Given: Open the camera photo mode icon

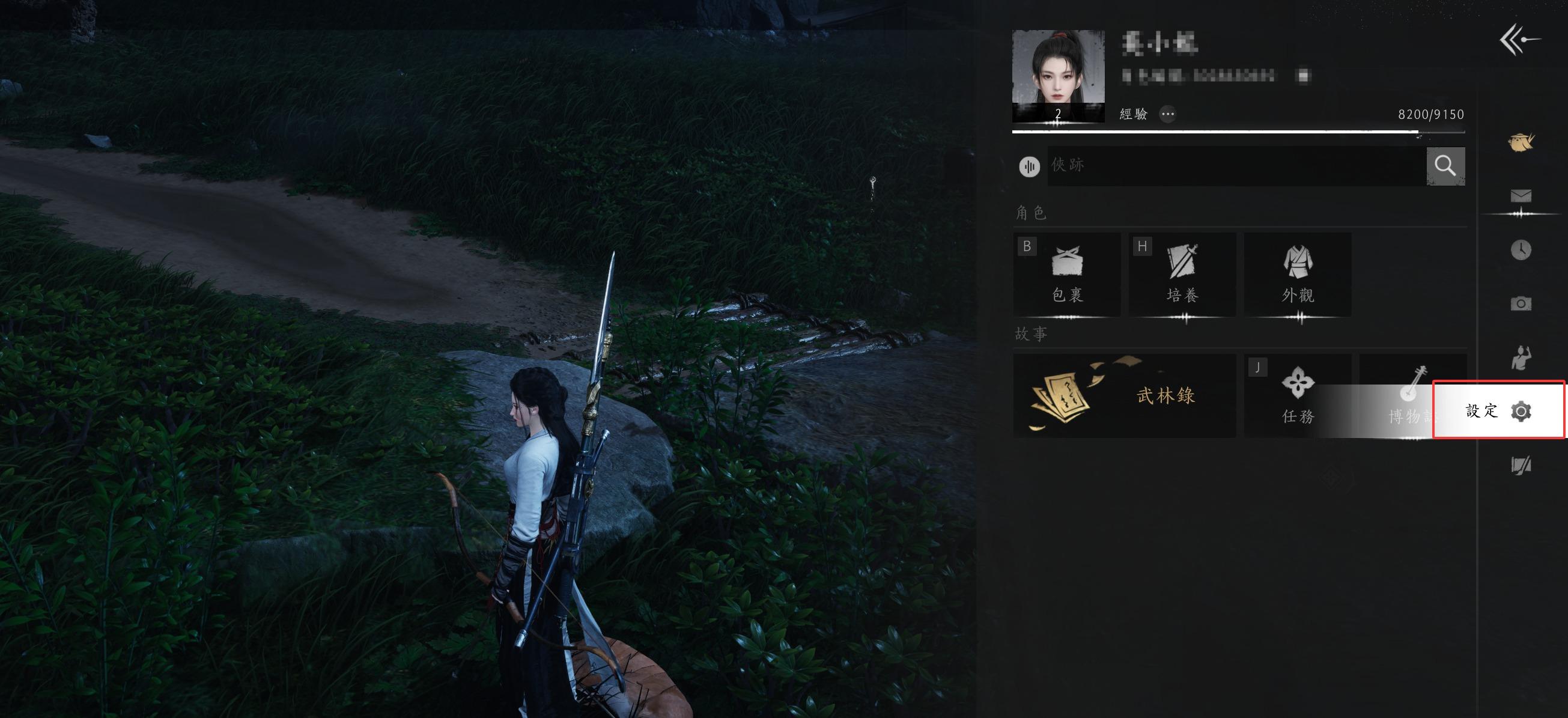Looking at the screenshot, I should pyautogui.click(x=1521, y=303).
